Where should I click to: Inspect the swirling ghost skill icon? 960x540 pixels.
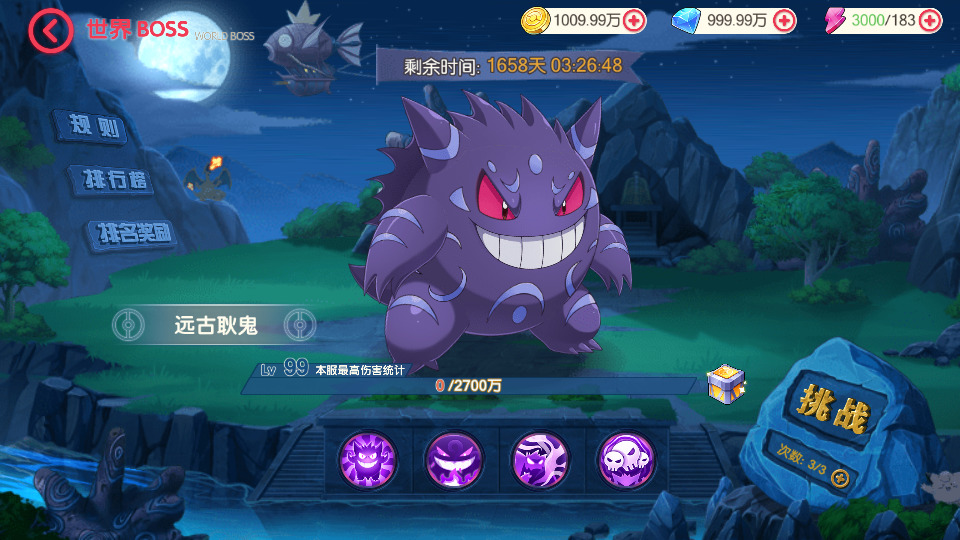pos(540,458)
